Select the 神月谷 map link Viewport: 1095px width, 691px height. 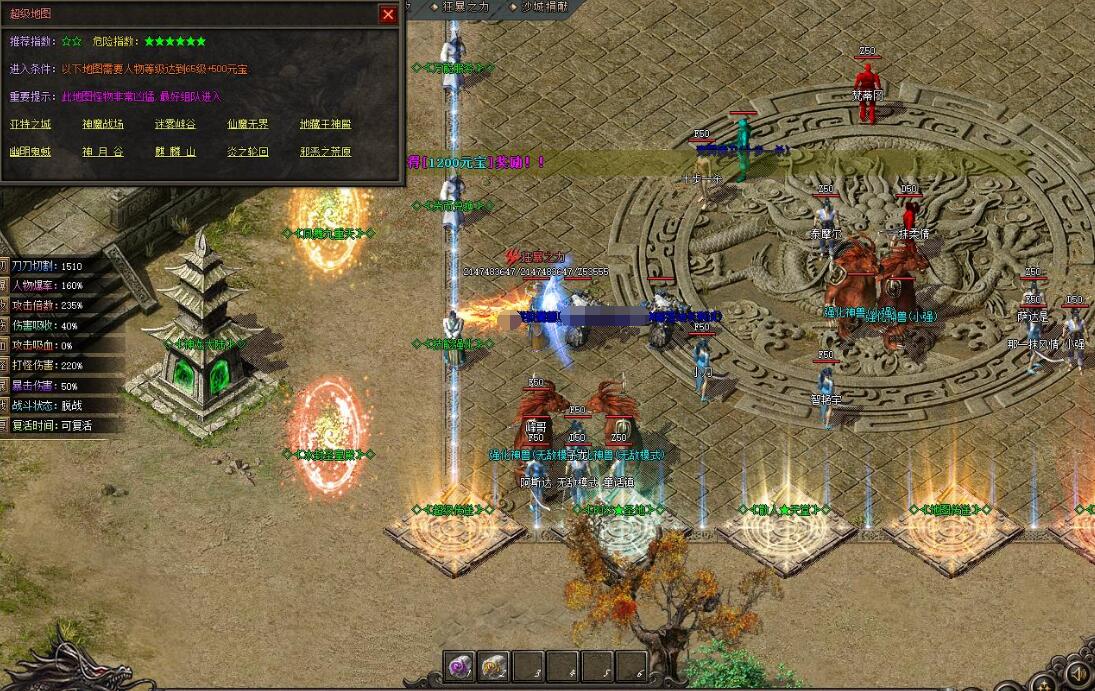103,152
